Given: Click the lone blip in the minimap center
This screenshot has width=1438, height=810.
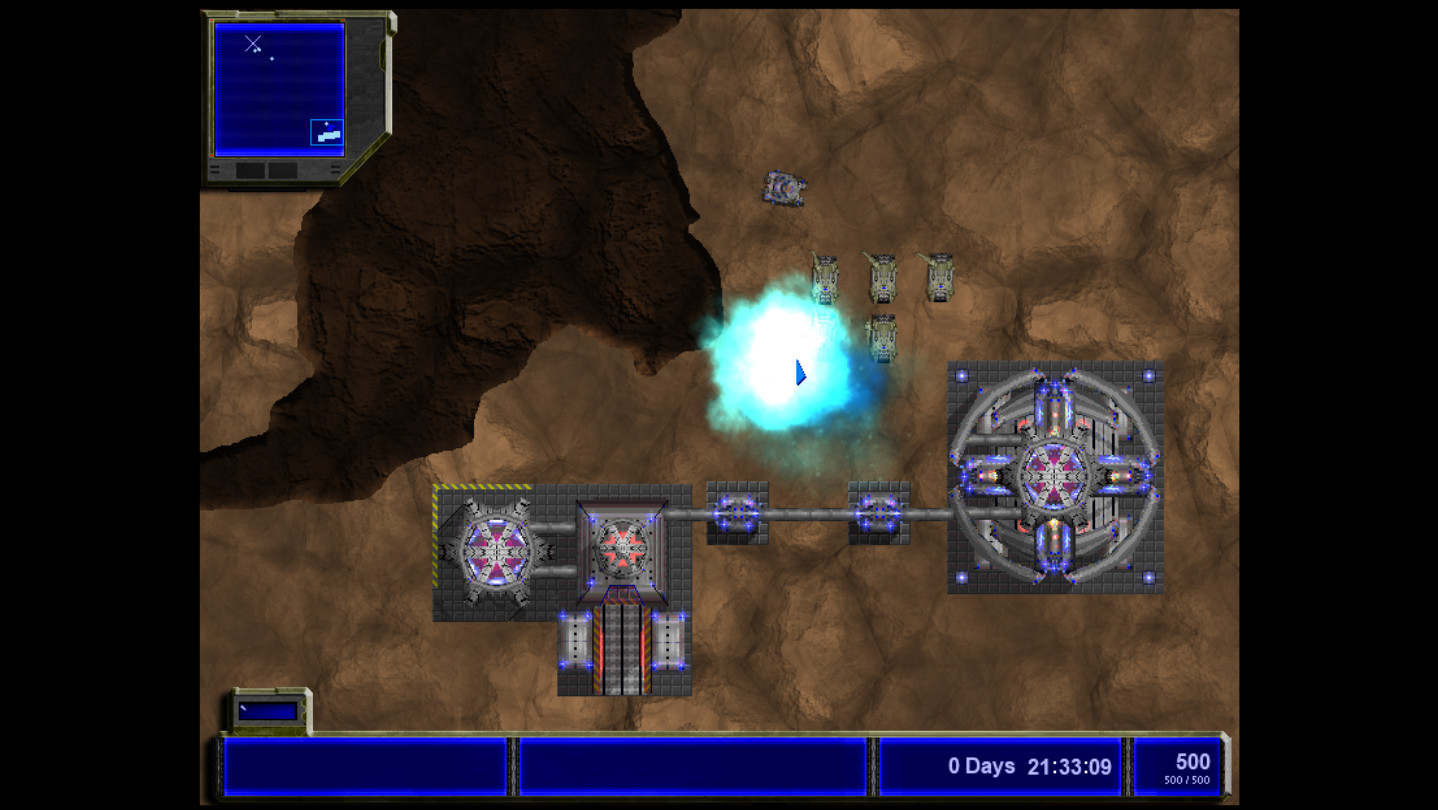Looking at the screenshot, I should coord(271,58).
